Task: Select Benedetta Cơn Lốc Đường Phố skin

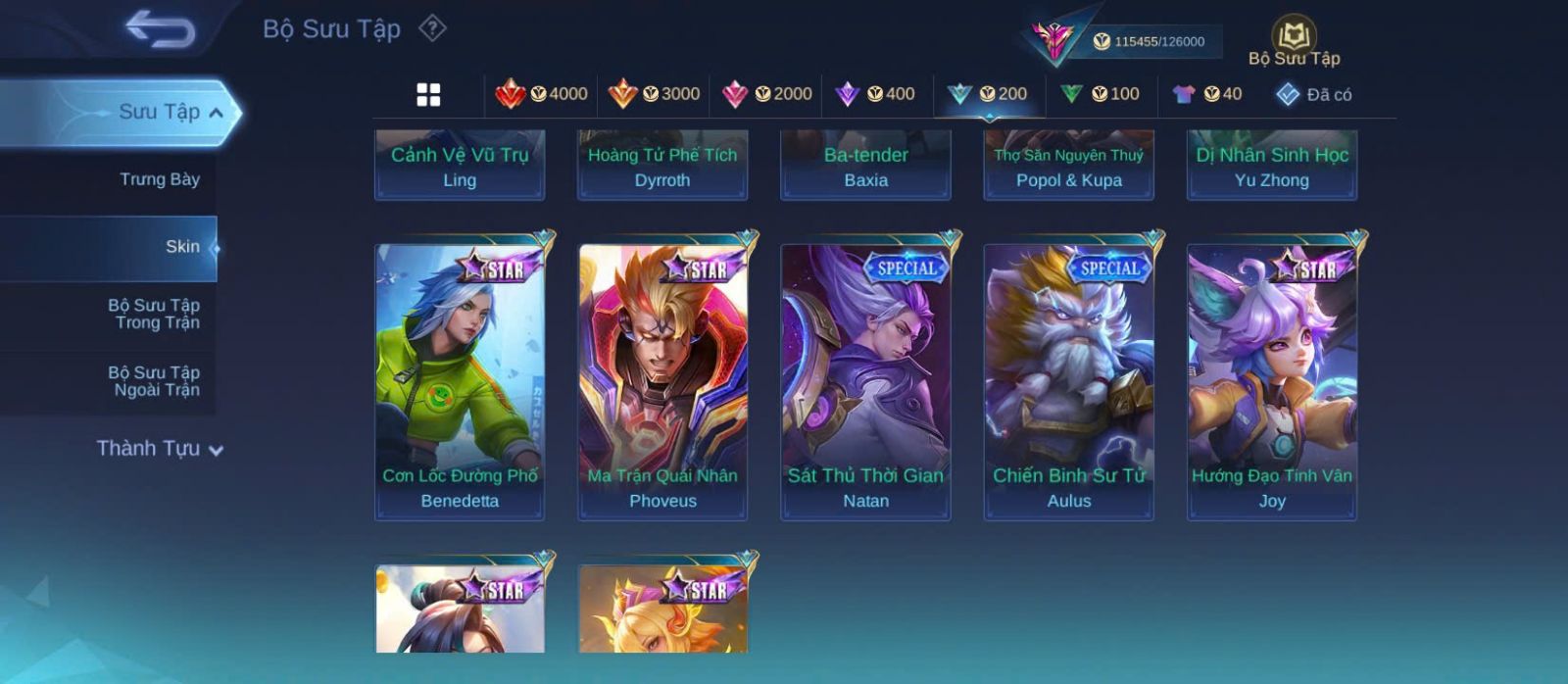Action: [x=460, y=380]
